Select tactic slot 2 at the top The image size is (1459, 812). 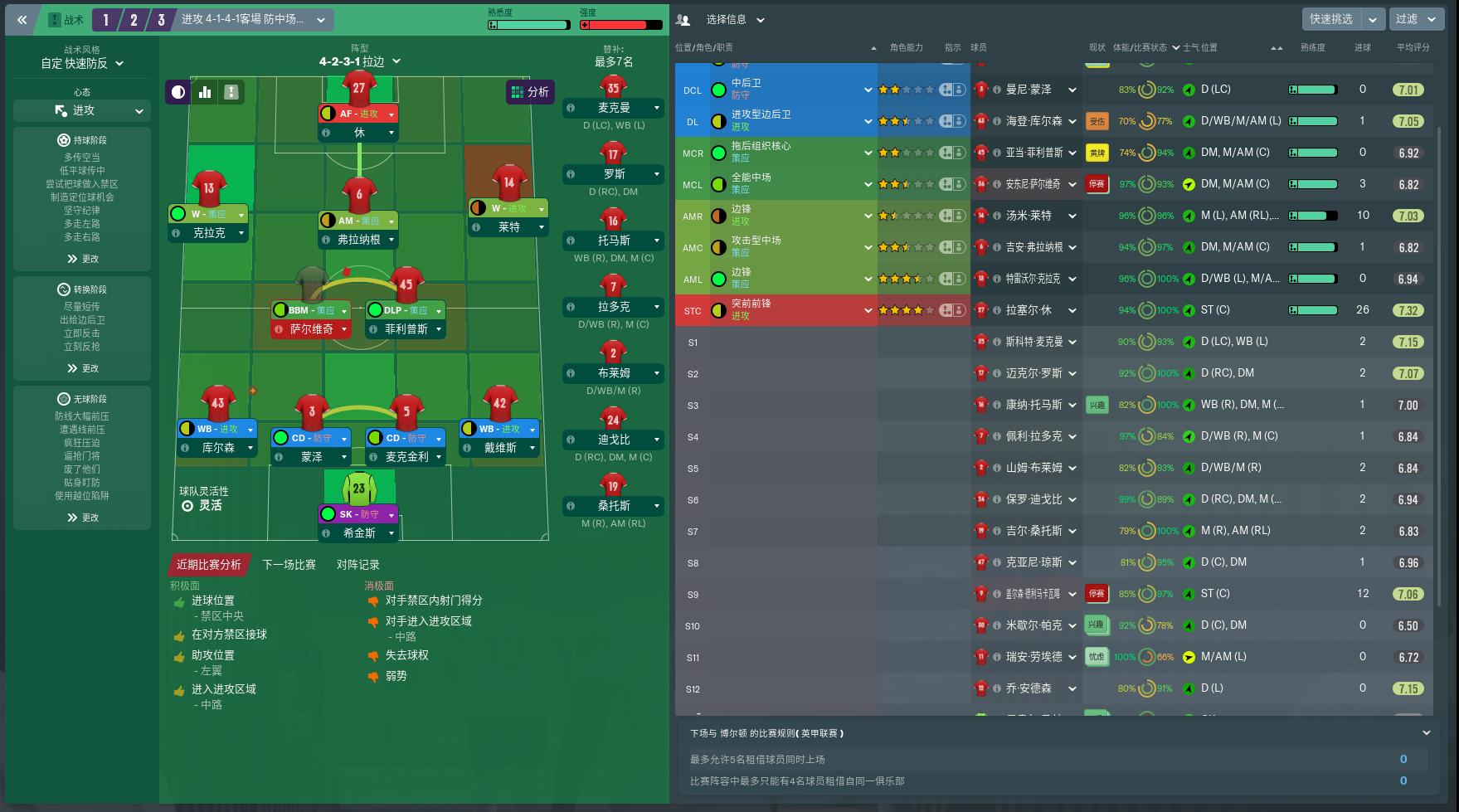click(x=134, y=19)
